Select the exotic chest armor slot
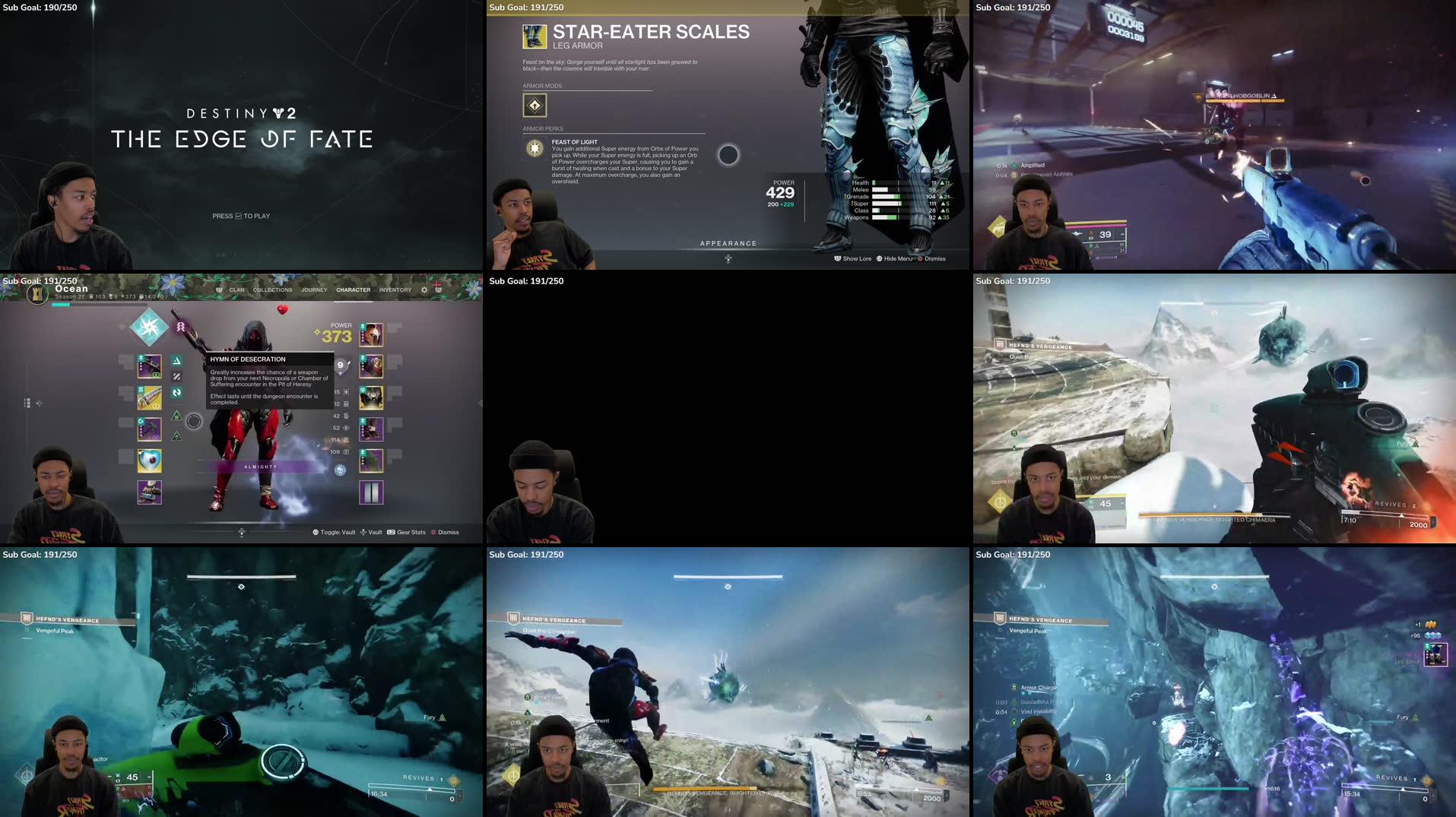The width and height of the screenshot is (1456, 817). [x=371, y=397]
